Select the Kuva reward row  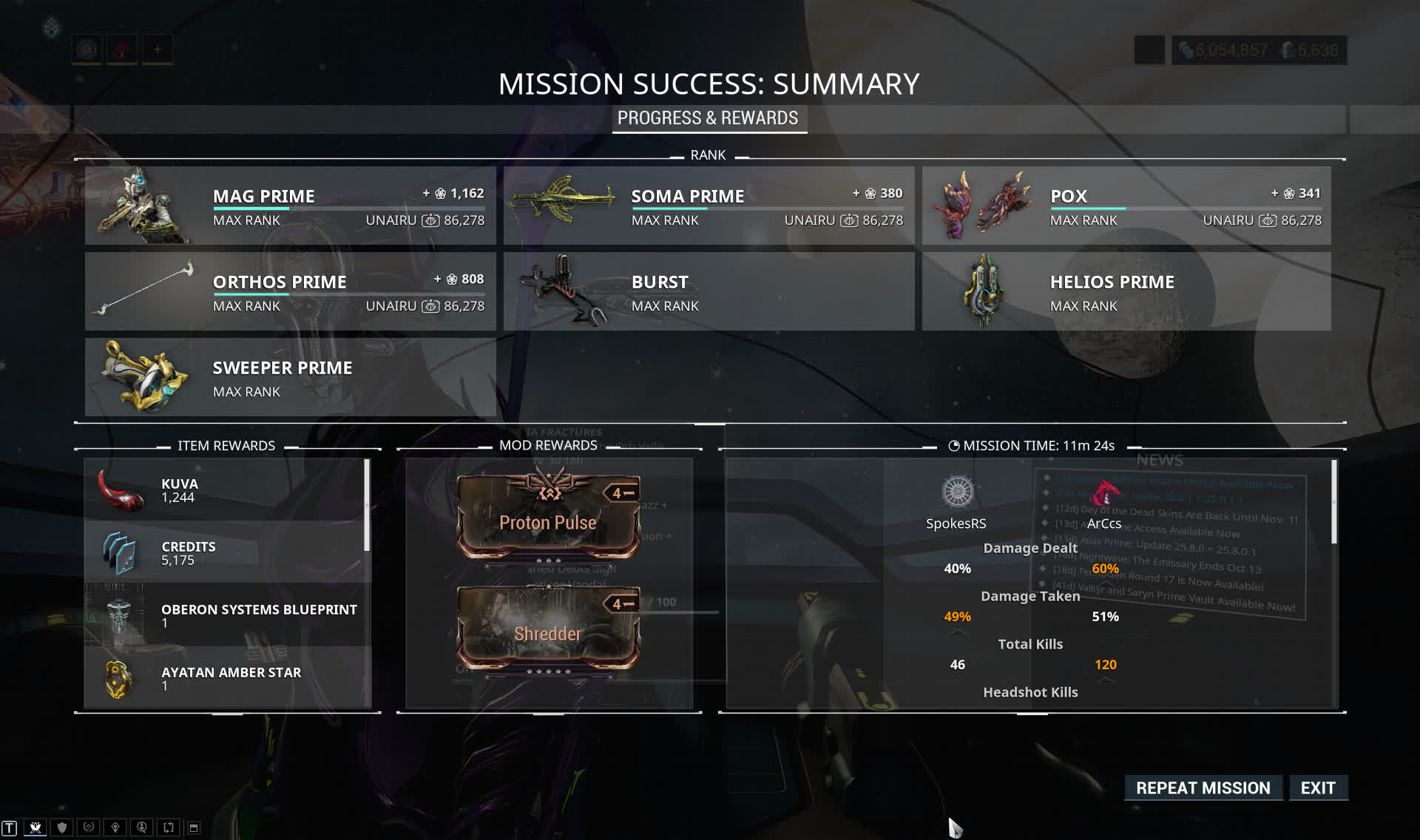pyautogui.click(x=226, y=490)
